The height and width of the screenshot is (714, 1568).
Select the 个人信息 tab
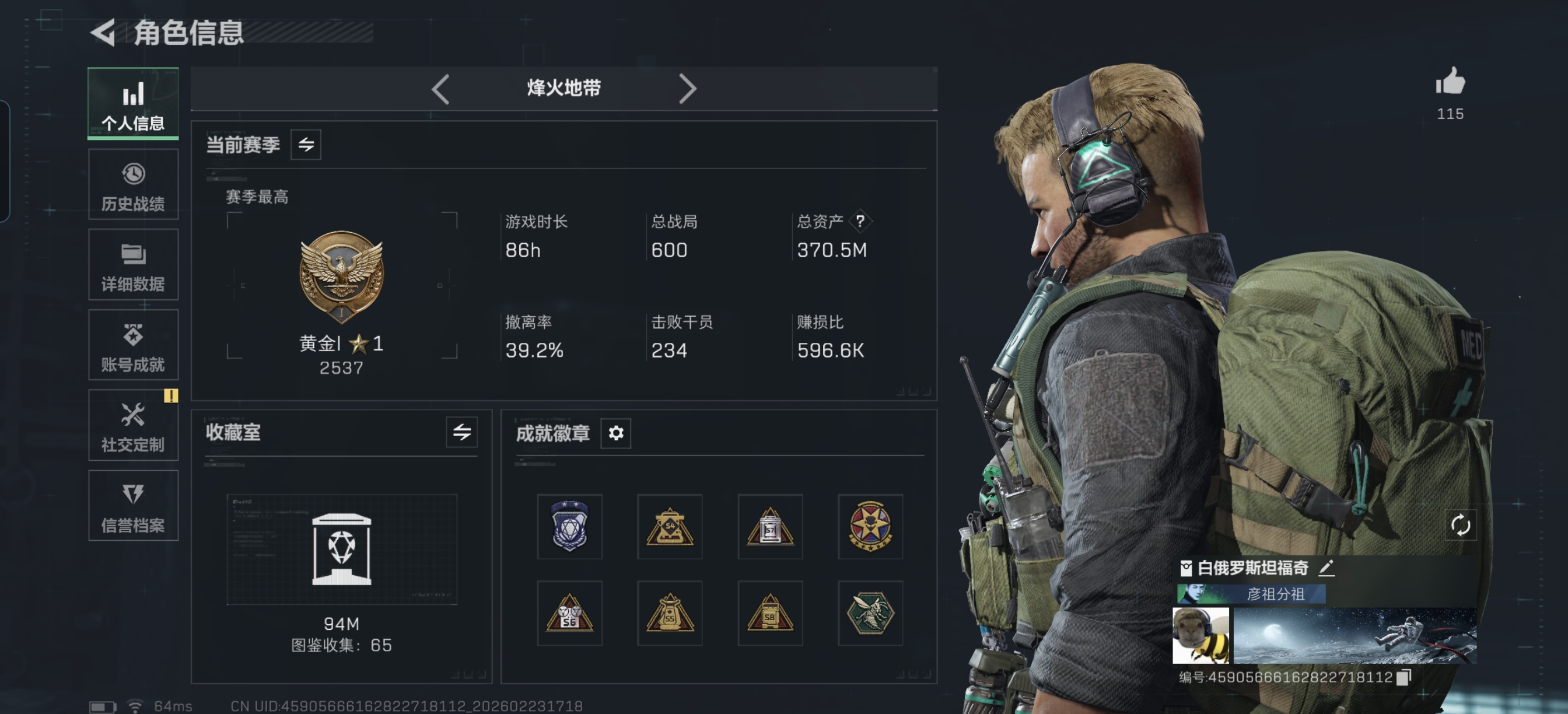click(132, 103)
